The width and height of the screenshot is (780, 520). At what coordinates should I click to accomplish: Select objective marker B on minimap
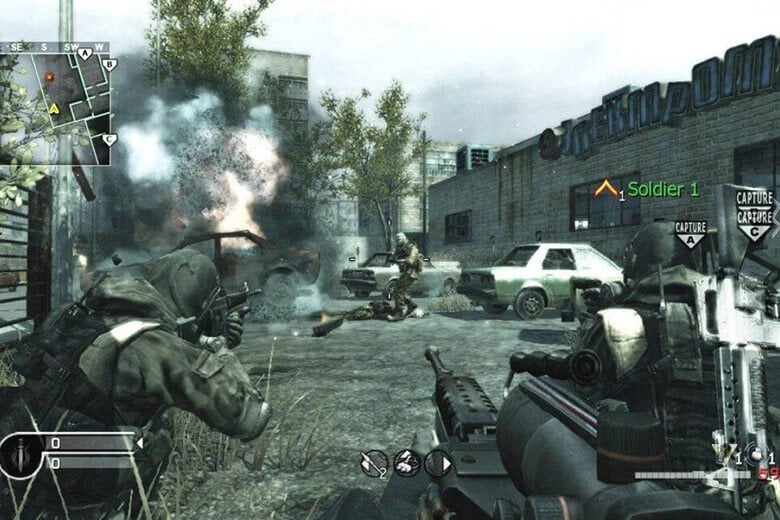click(110, 64)
